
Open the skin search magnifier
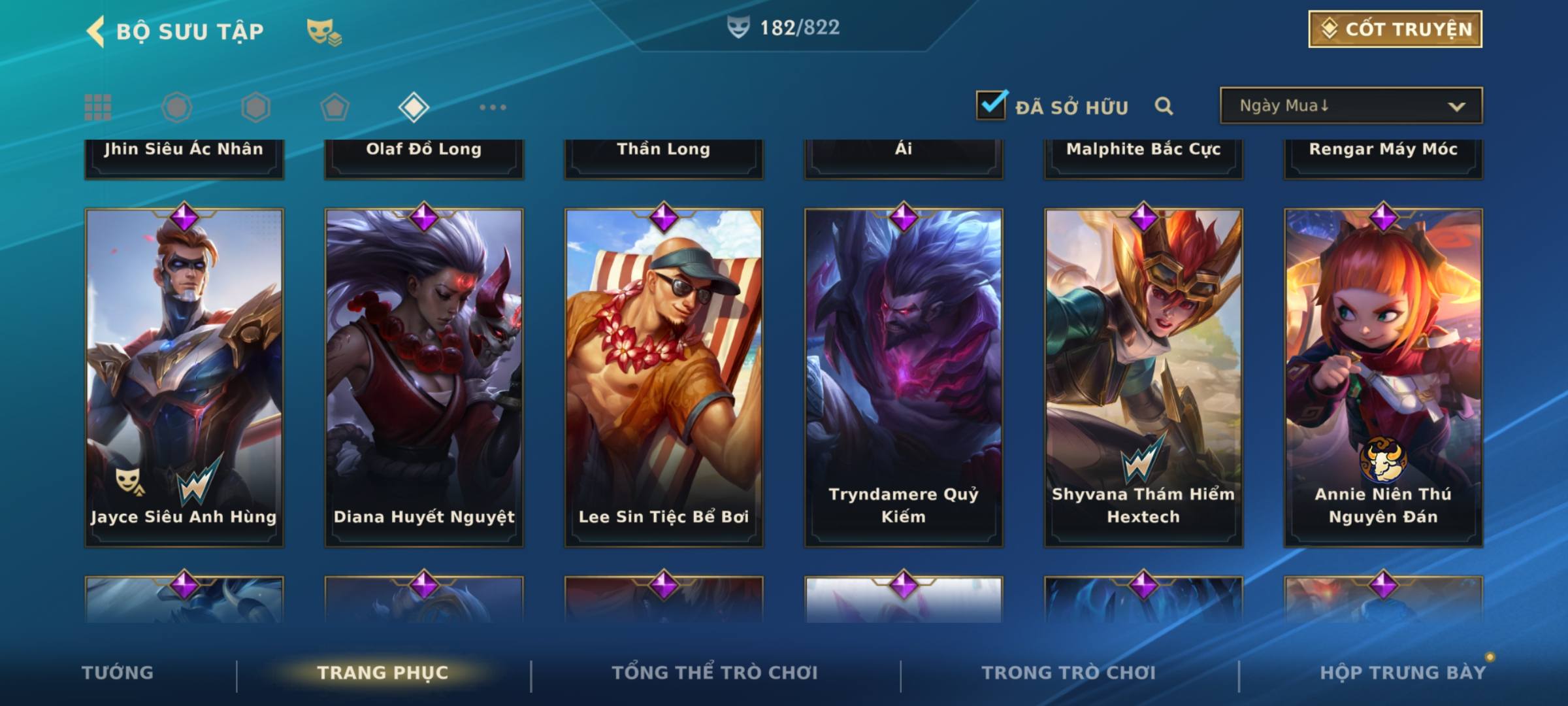[1164, 106]
